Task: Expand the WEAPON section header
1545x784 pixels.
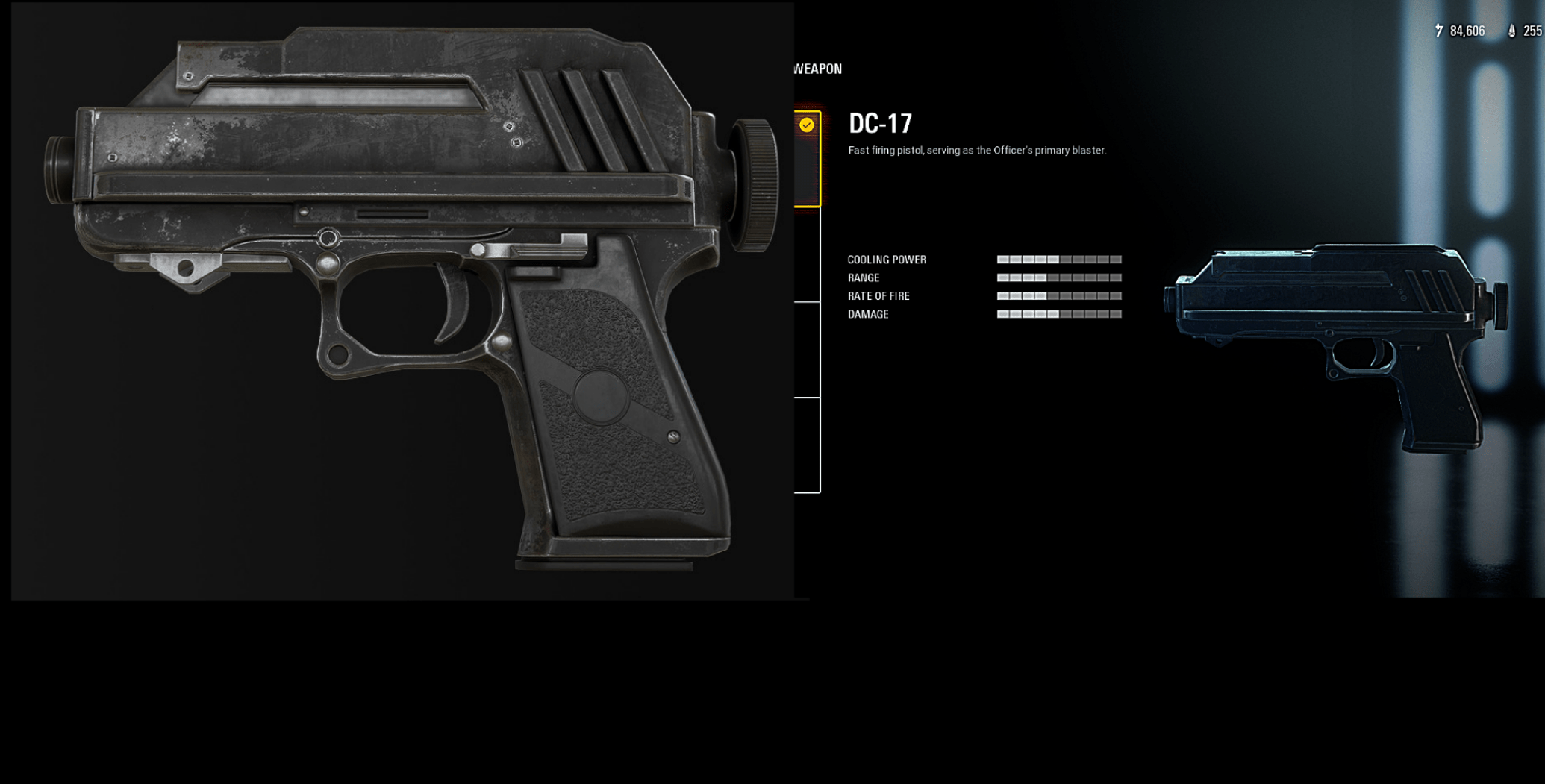Action: pyautogui.click(x=817, y=68)
